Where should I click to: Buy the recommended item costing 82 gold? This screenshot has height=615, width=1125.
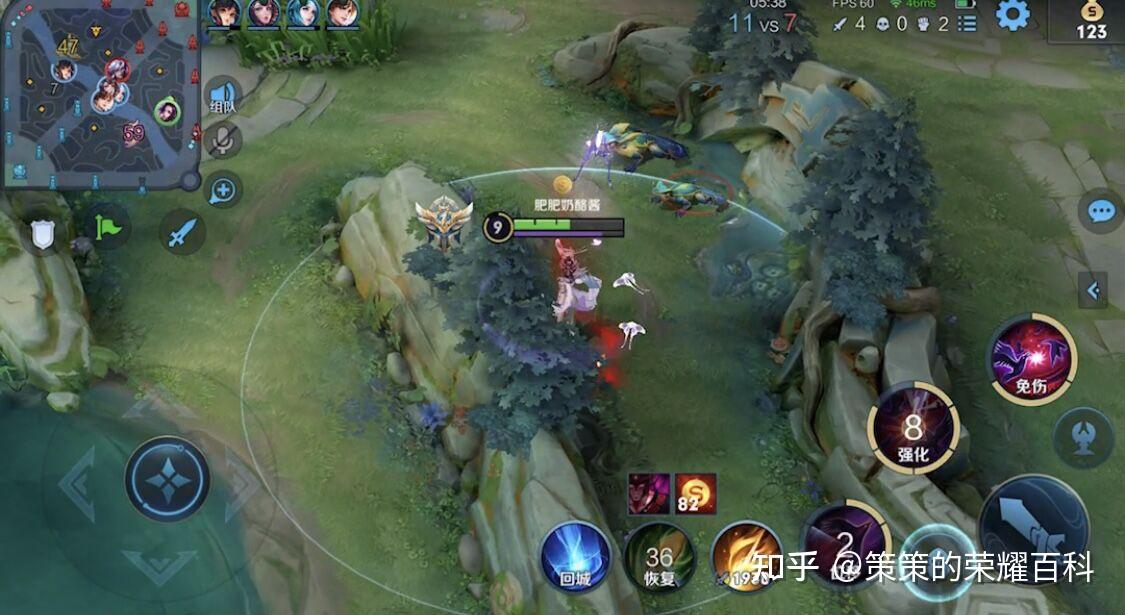click(x=695, y=493)
